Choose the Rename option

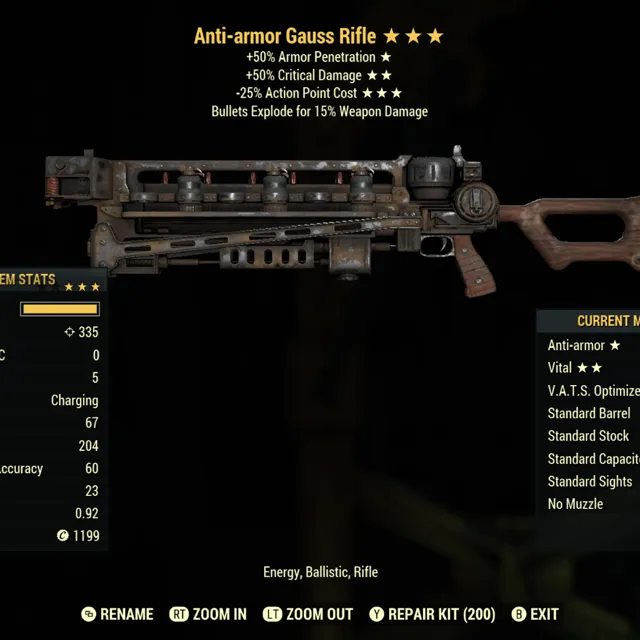(117, 614)
